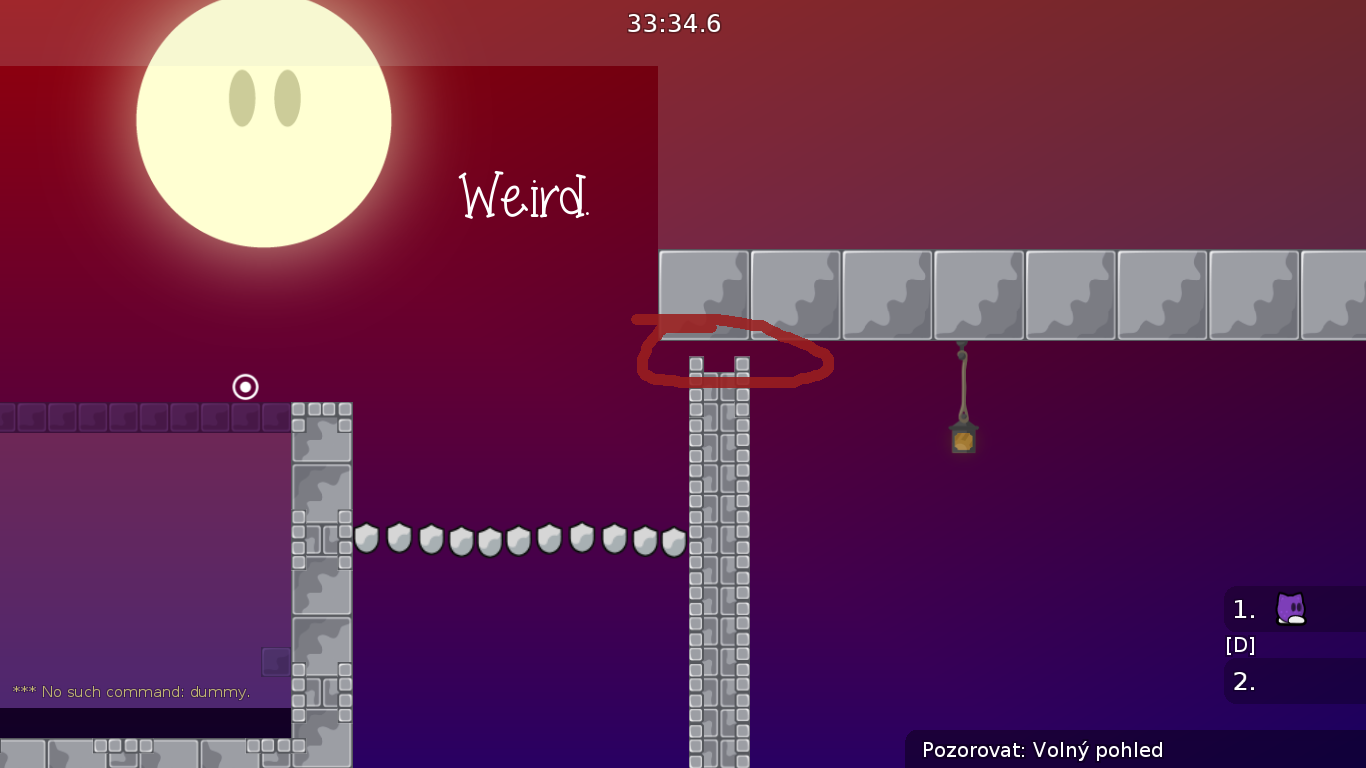Click the purple tee skin in the scoreboard
This screenshot has height=768, width=1366.
[1289, 609]
